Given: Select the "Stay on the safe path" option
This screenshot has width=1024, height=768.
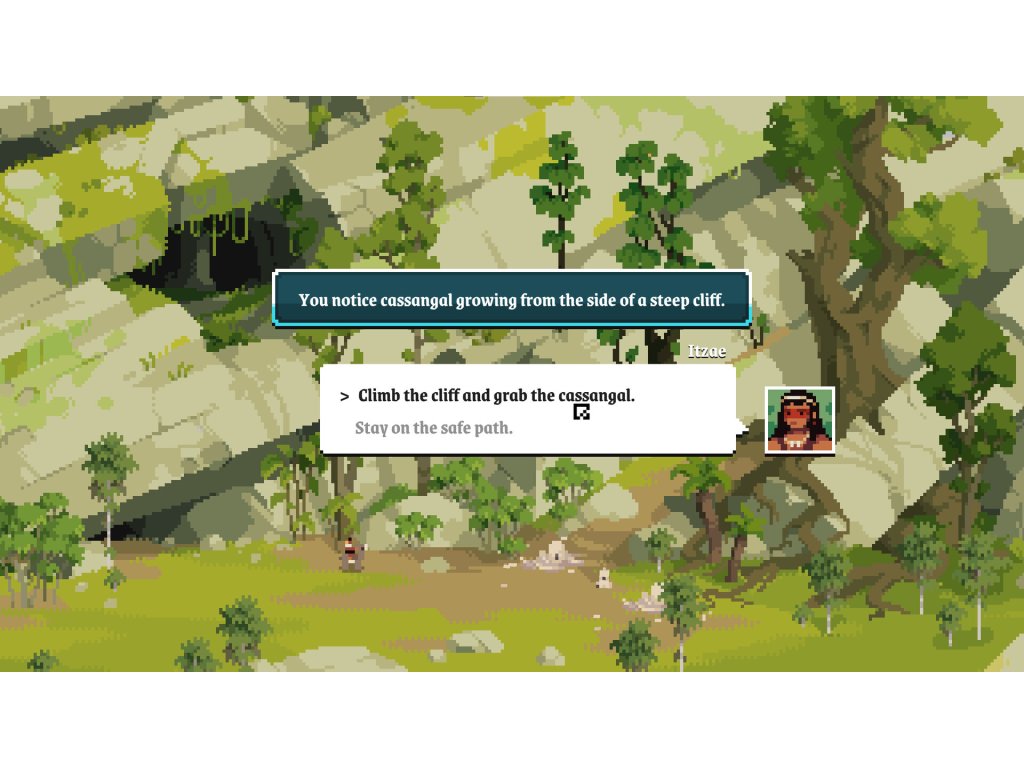Looking at the screenshot, I should pos(434,428).
